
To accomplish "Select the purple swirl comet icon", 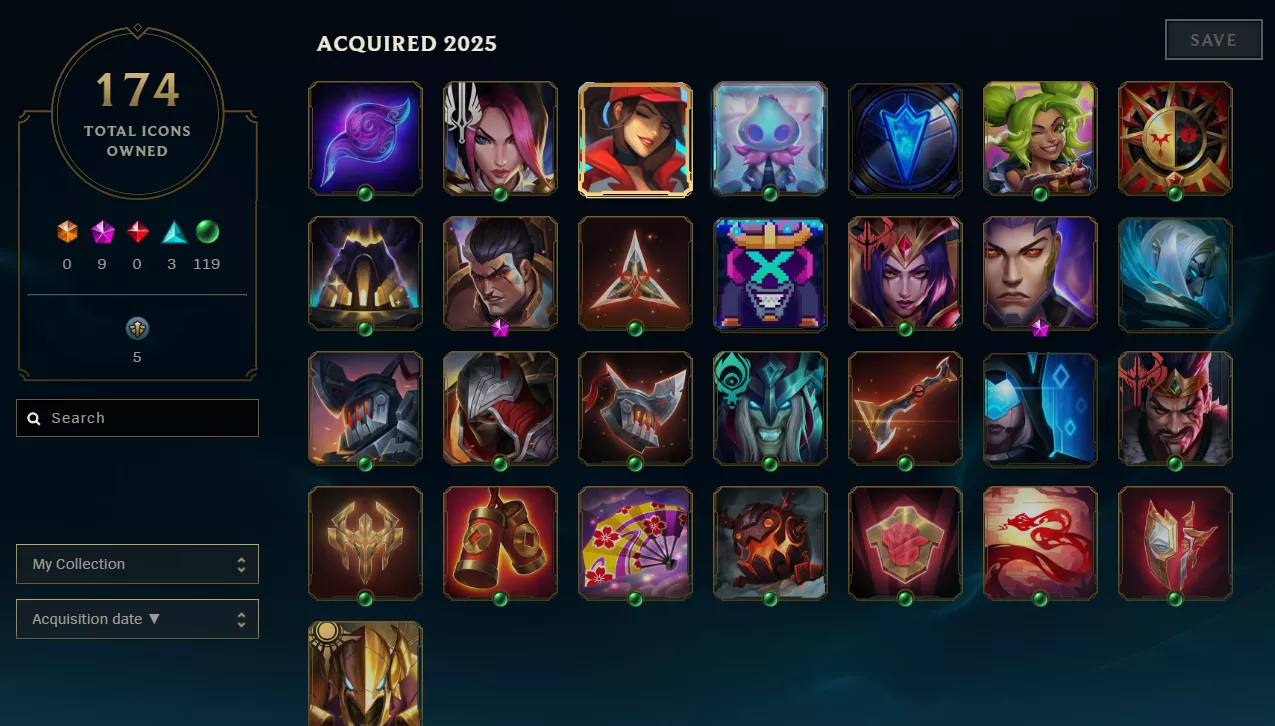I will point(365,138).
